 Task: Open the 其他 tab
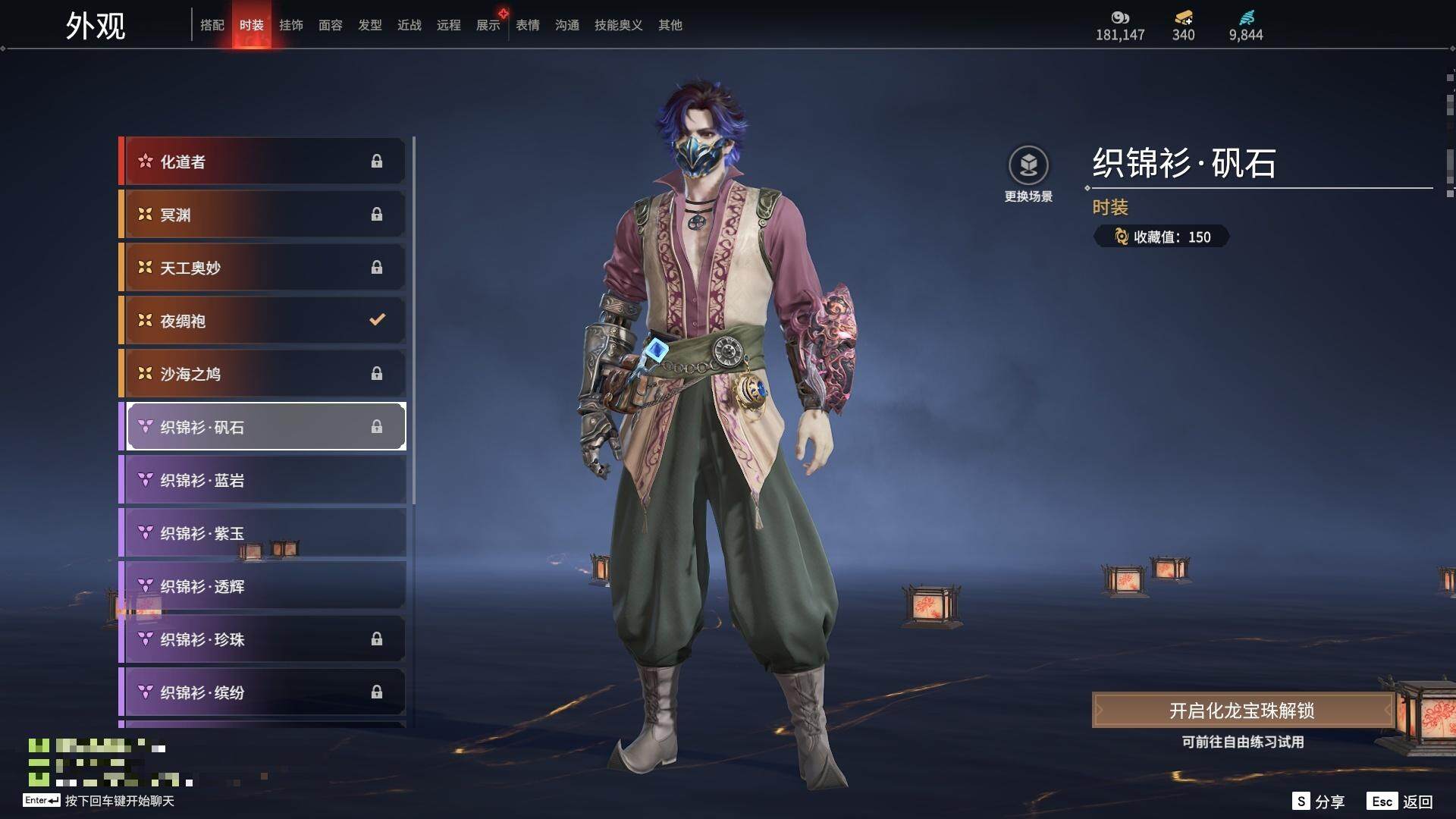(x=670, y=25)
